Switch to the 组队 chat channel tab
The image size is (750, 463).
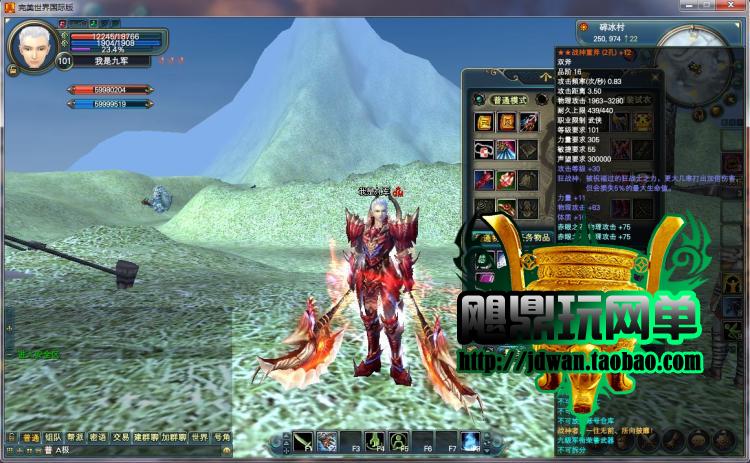53,437
